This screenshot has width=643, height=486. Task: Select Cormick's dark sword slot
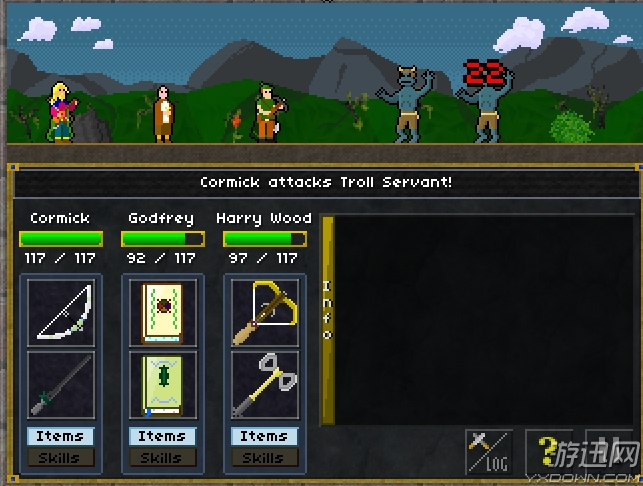tap(61, 384)
